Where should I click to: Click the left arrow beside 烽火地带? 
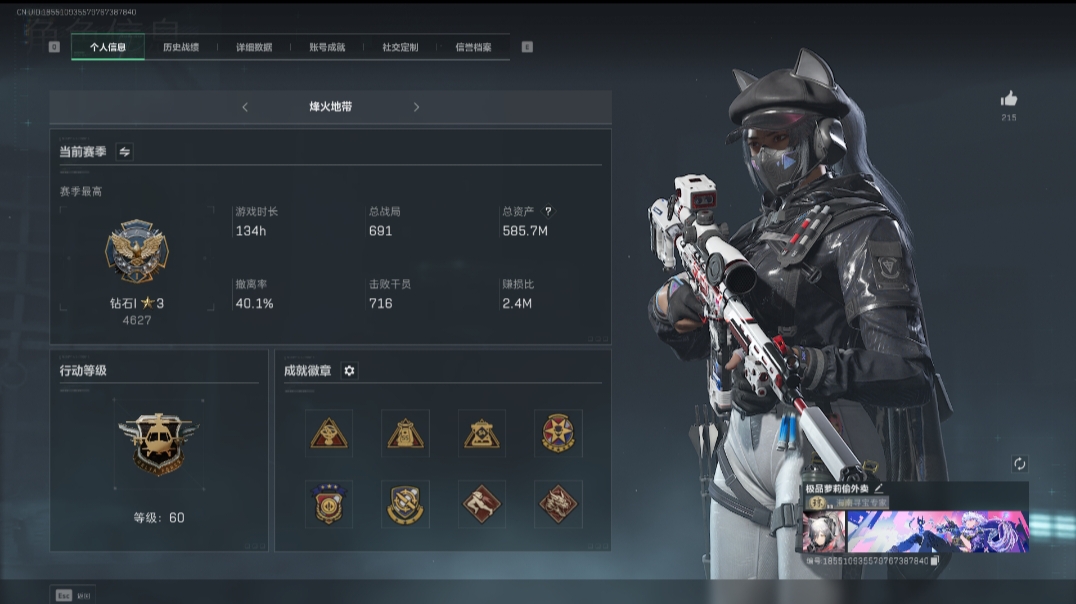click(x=245, y=107)
